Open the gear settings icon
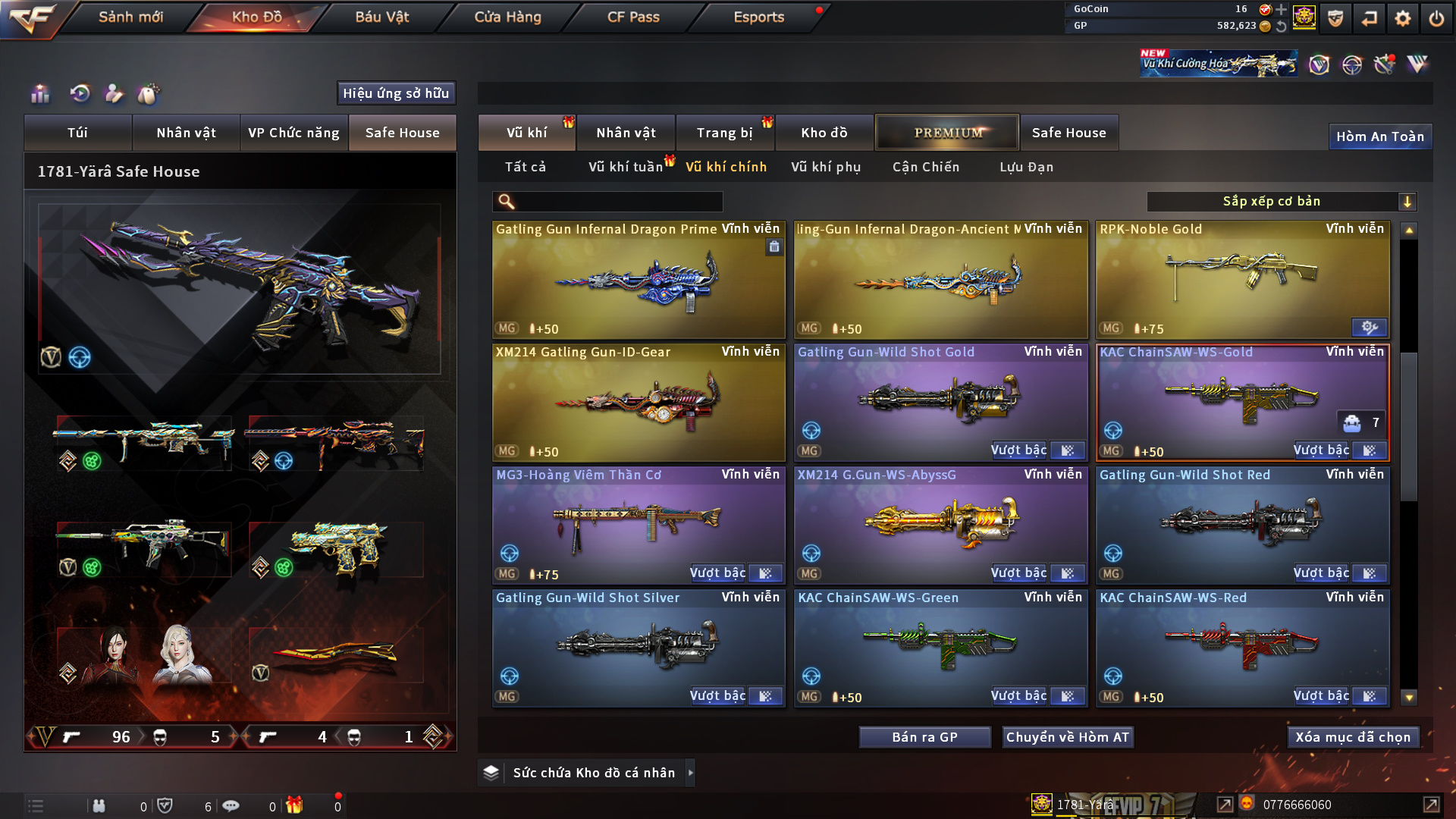Viewport: 1456px width, 819px height. coord(1402,18)
